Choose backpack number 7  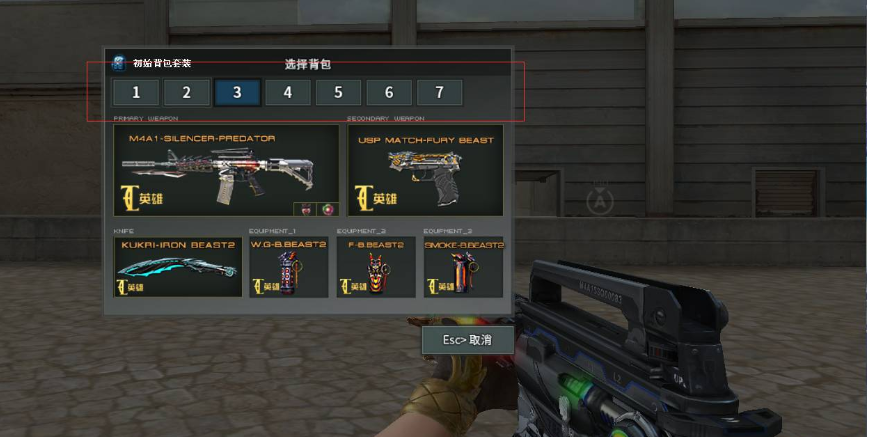(x=439, y=93)
